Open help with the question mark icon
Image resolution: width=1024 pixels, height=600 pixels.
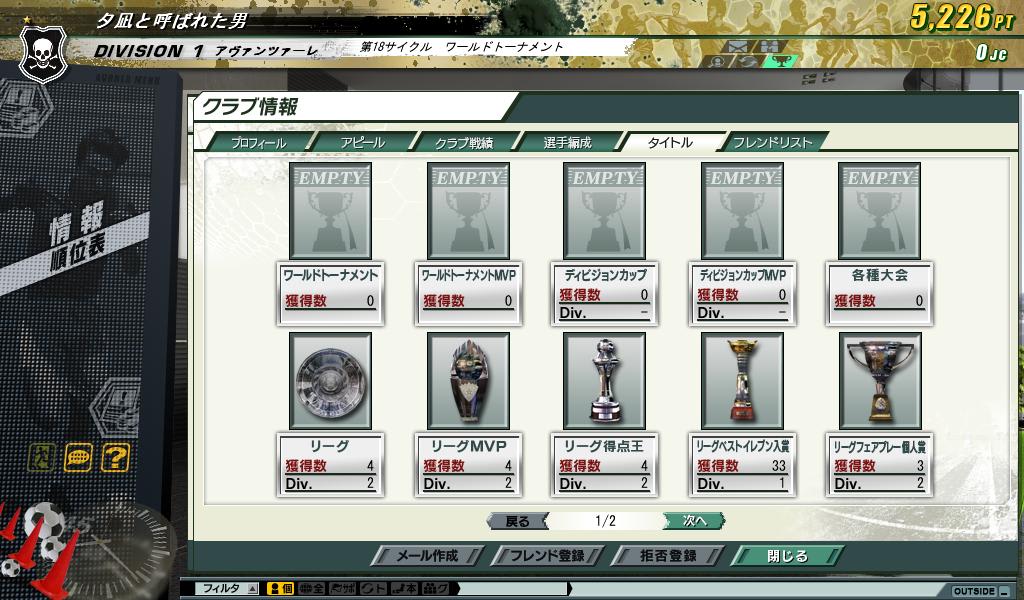(x=116, y=458)
